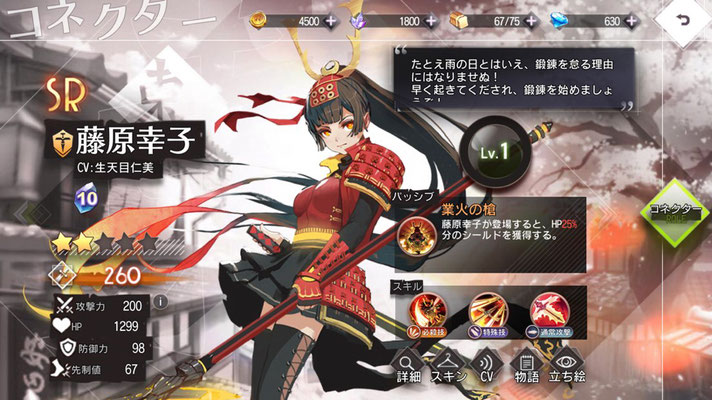The height and width of the screenshot is (400, 712).
Task: Add more gold coins with the plus button
Action: click(x=331, y=19)
